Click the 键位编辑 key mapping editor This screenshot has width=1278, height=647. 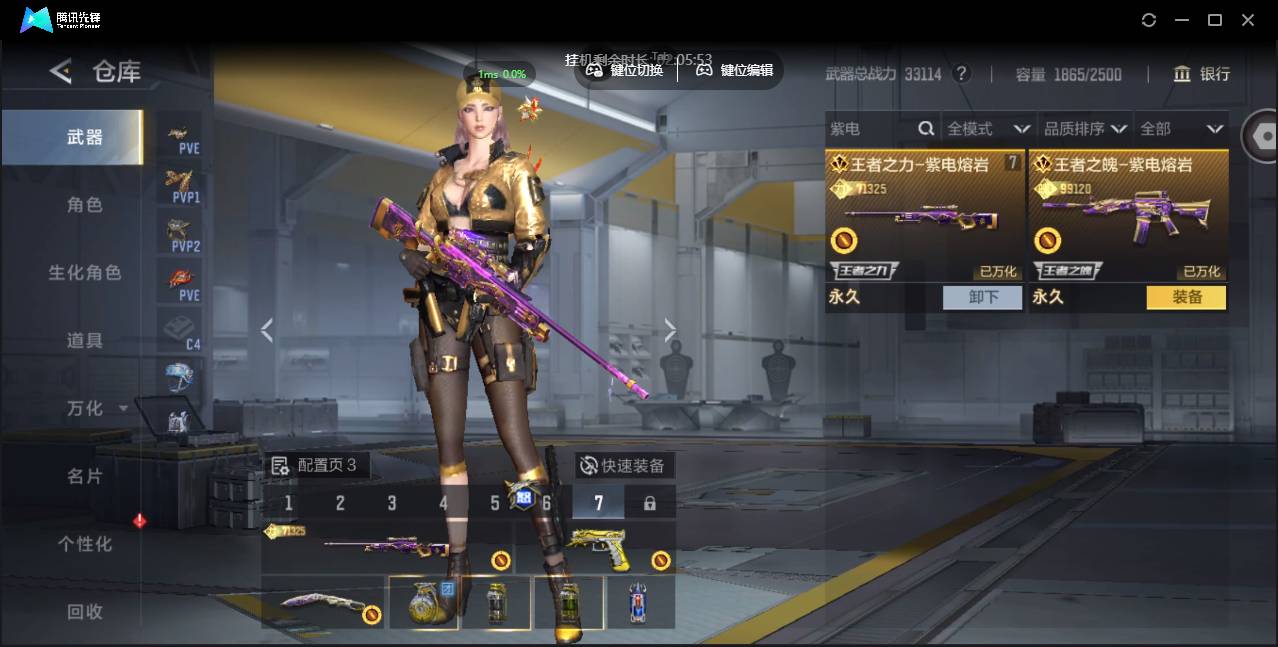pos(735,70)
